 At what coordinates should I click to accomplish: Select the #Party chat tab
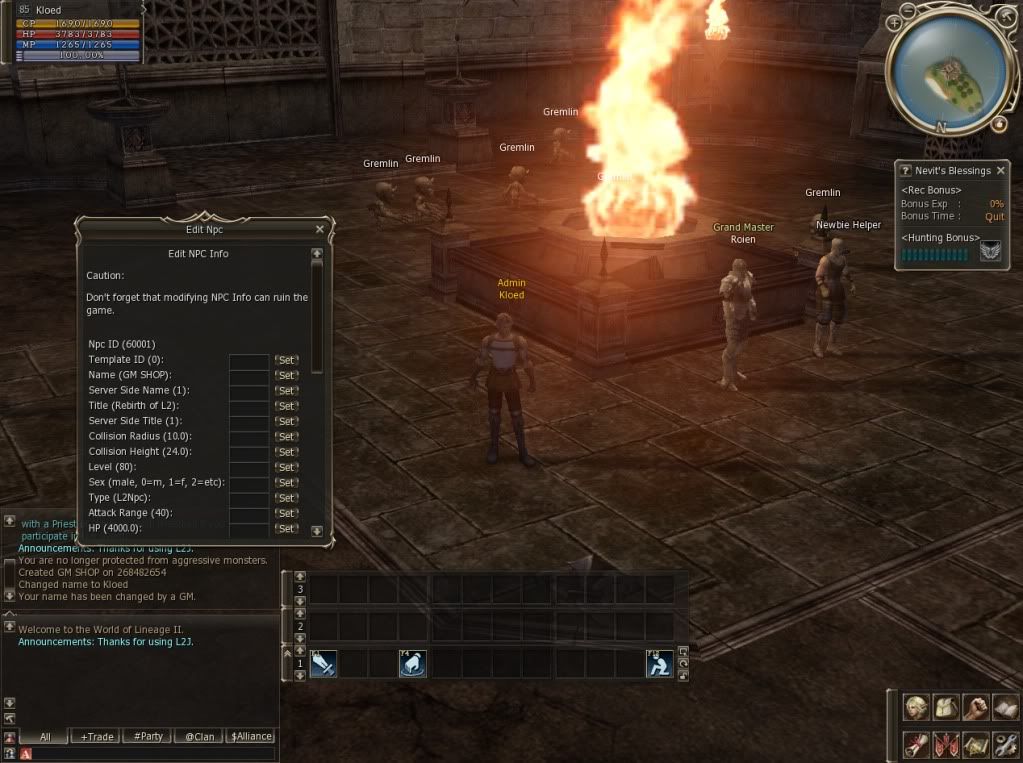pyautogui.click(x=148, y=736)
